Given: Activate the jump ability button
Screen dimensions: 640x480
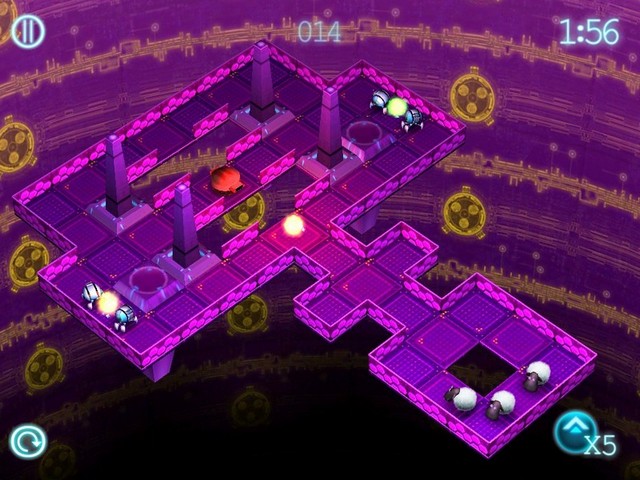Looking at the screenshot, I should [x=575, y=431].
